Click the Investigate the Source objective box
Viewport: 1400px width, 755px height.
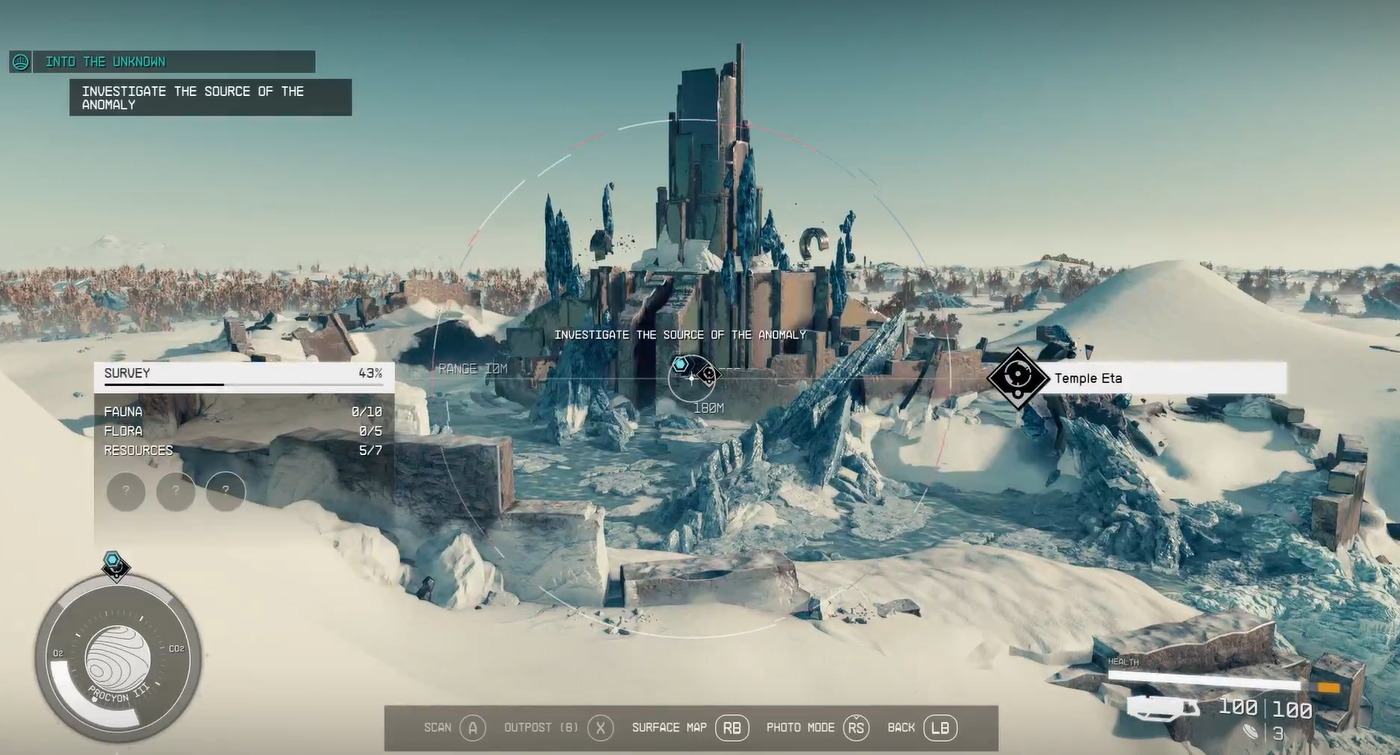tap(210, 98)
